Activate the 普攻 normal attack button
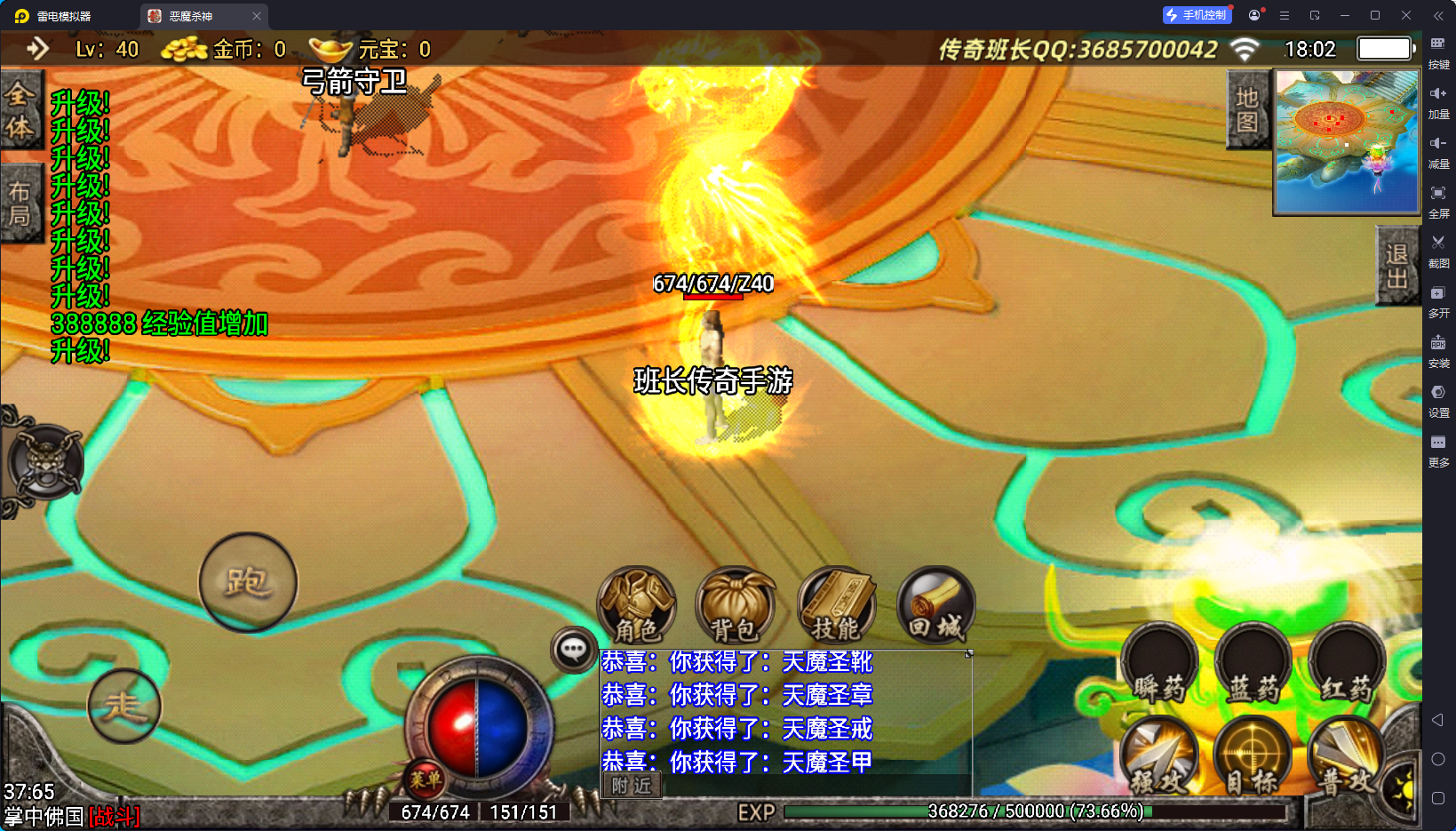Viewport: 1456px width, 831px height. tap(1346, 757)
